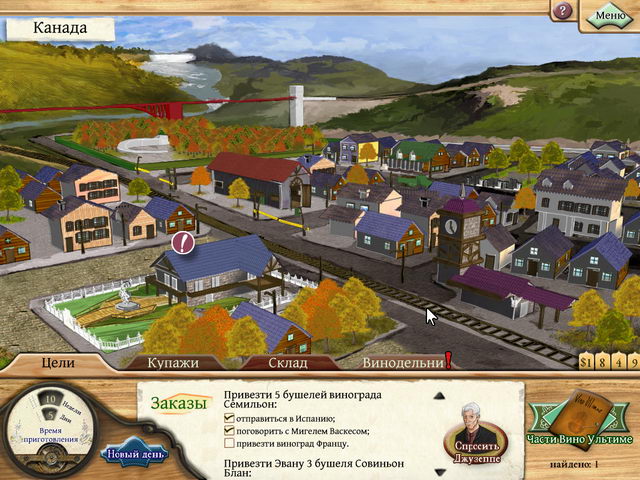This screenshot has height=480, width=640.
Task: Click the question mark help button
Action: (x=564, y=11)
